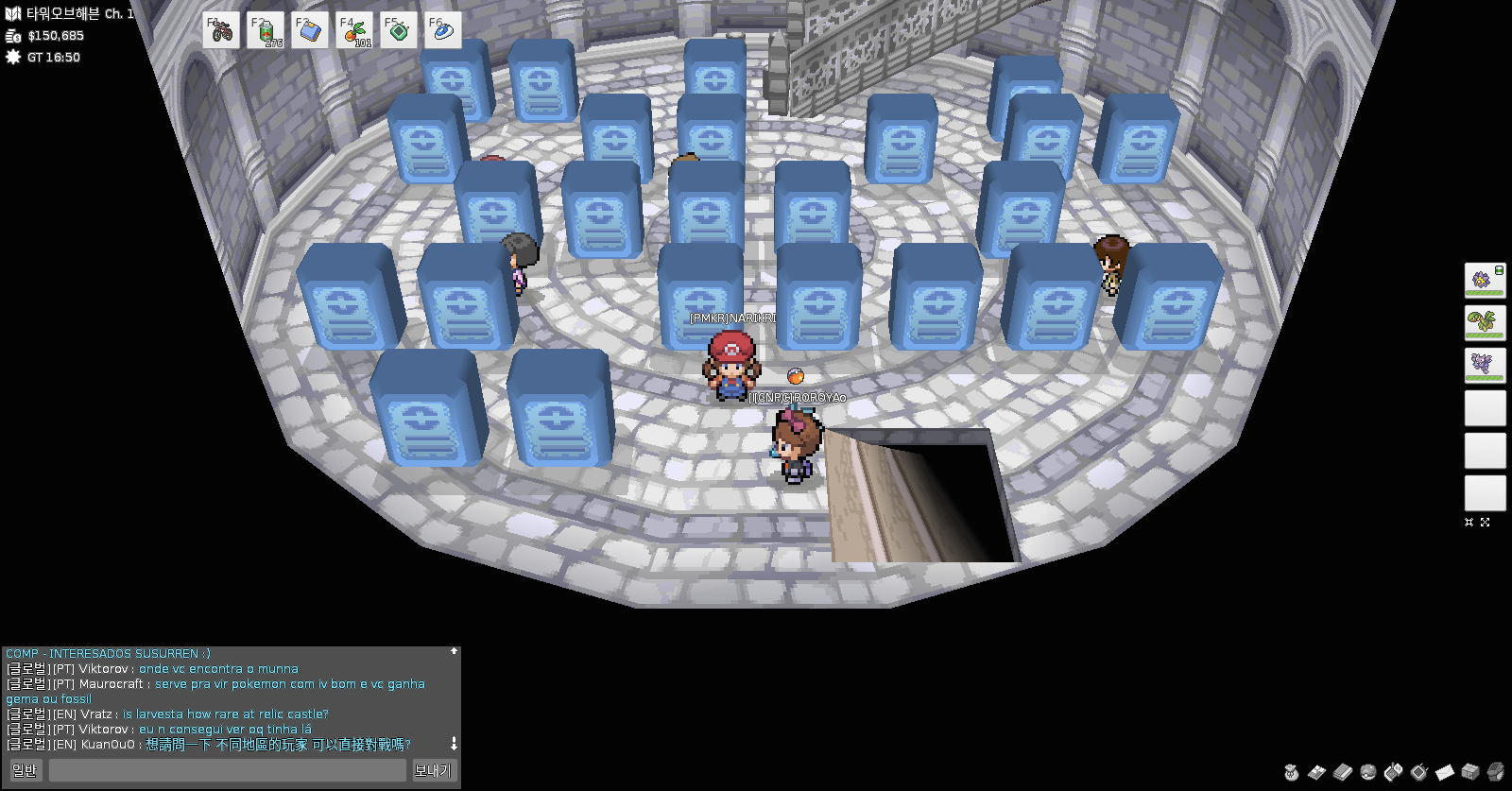Select the Tropius party slot

1485,323
